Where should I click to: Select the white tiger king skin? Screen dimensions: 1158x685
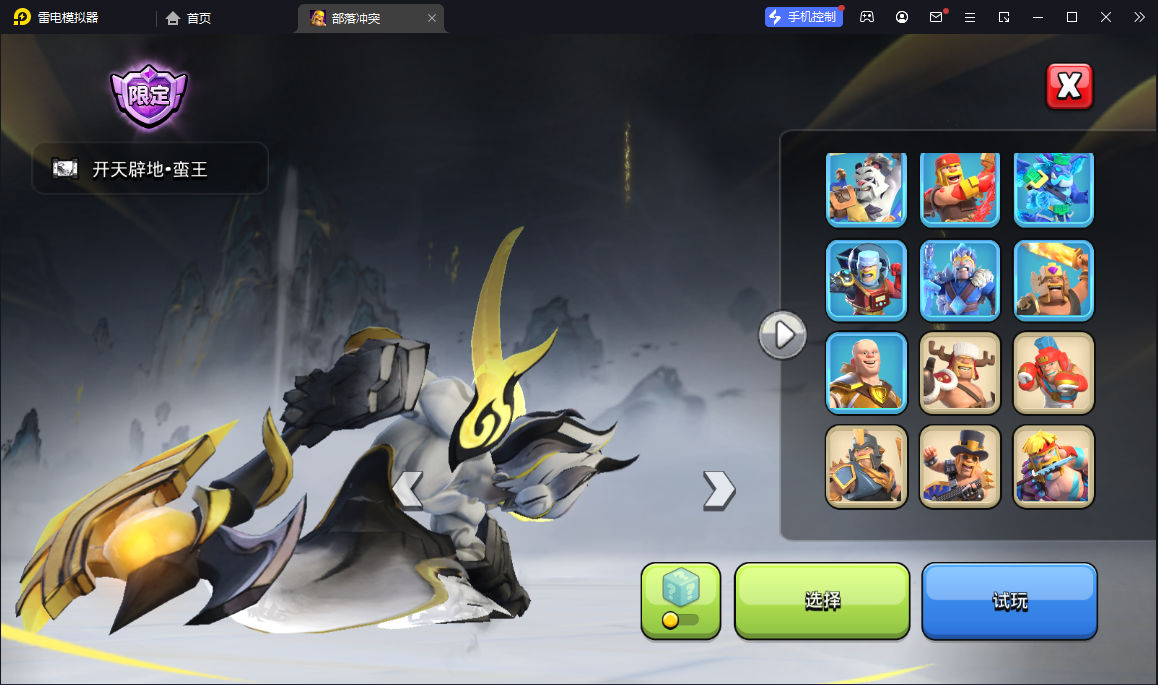[x=866, y=188]
